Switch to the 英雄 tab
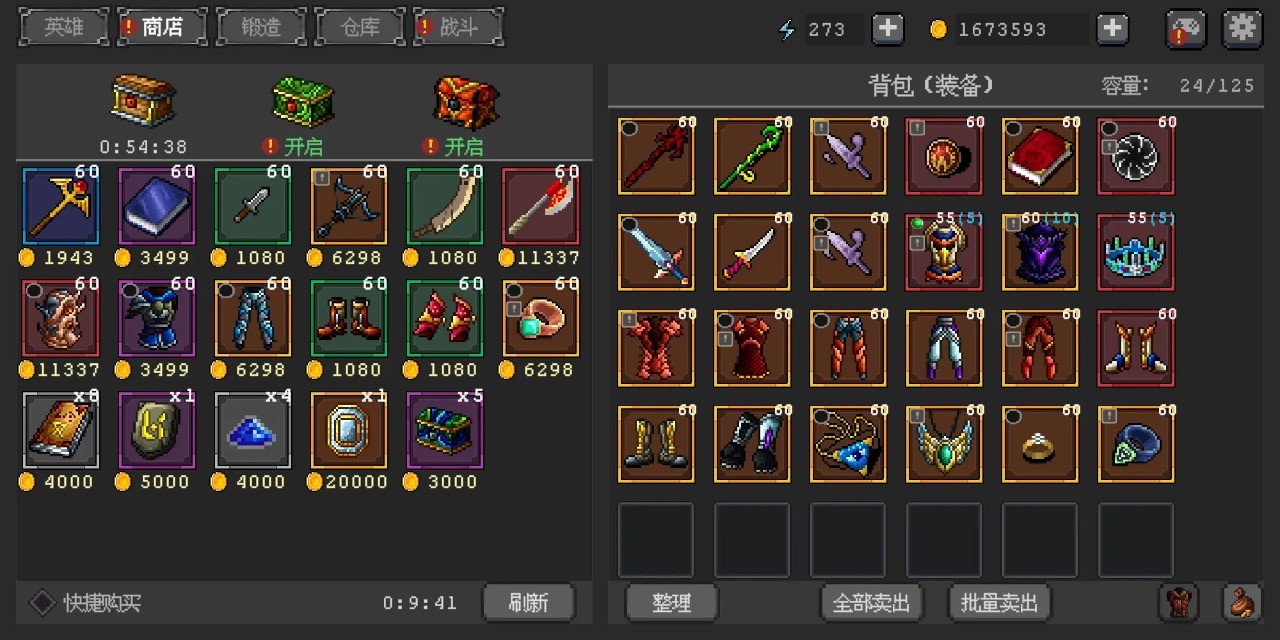The height and width of the screenshot is (640, 1280). point(64,27)
